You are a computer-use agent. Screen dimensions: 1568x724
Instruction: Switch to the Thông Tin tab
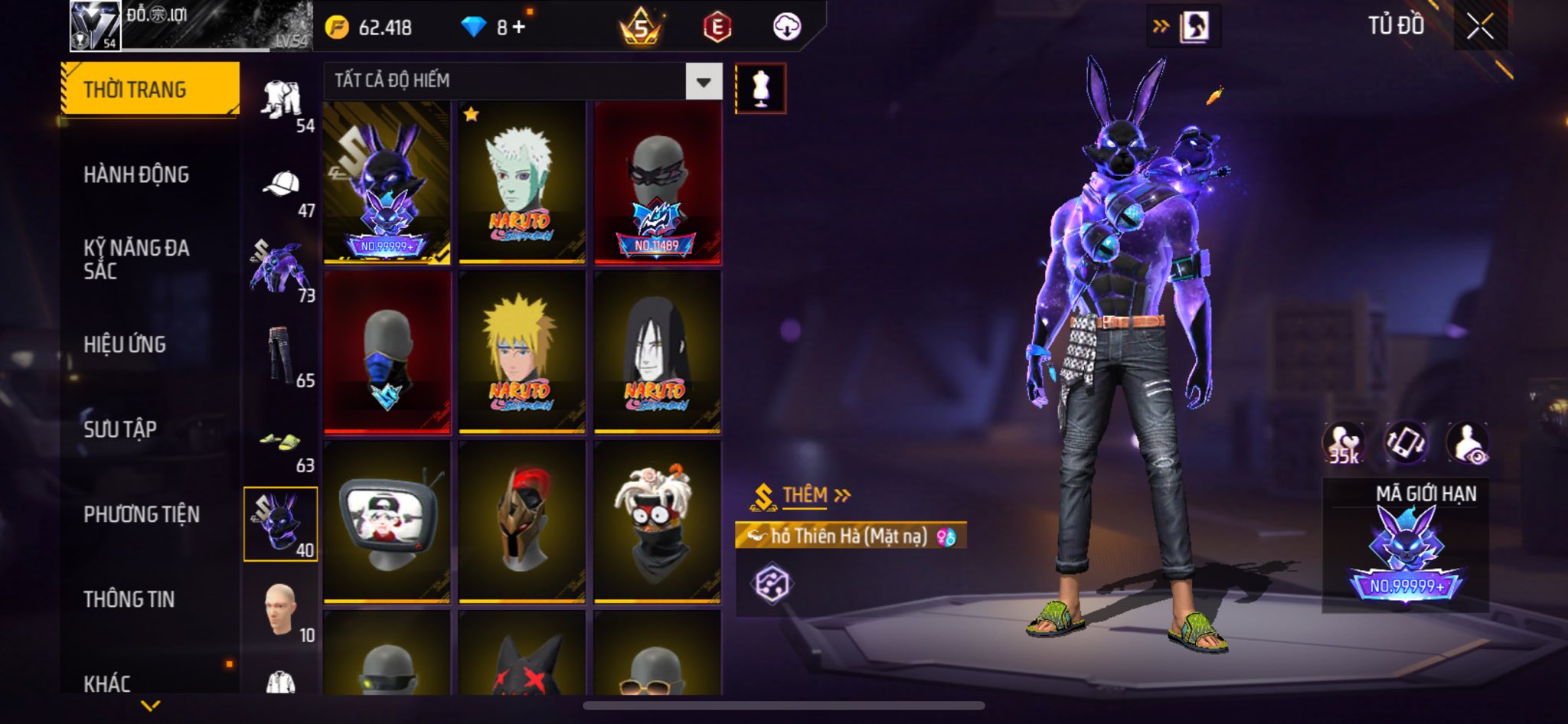129,599
